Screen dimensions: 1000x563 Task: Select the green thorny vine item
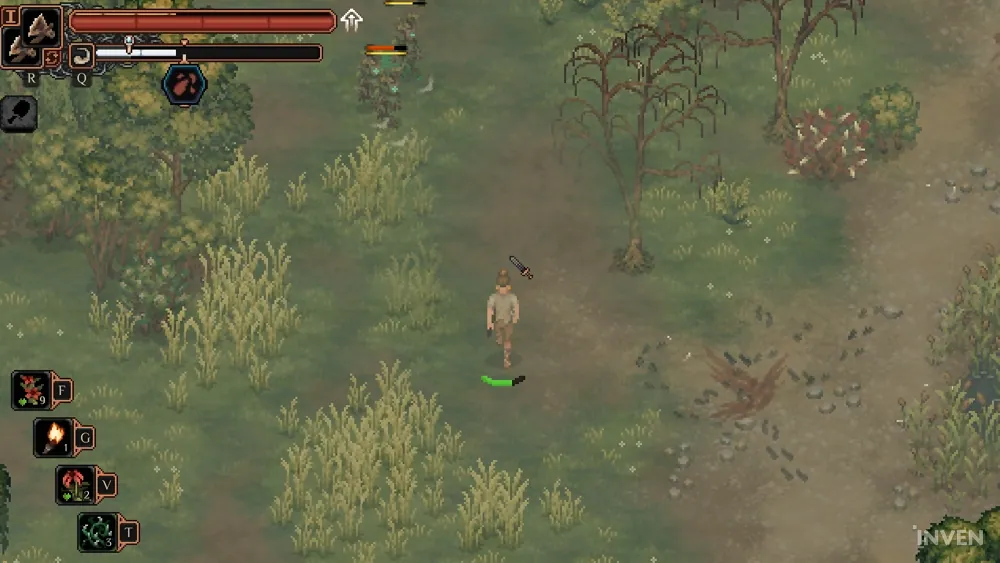[x=97, y=531]
